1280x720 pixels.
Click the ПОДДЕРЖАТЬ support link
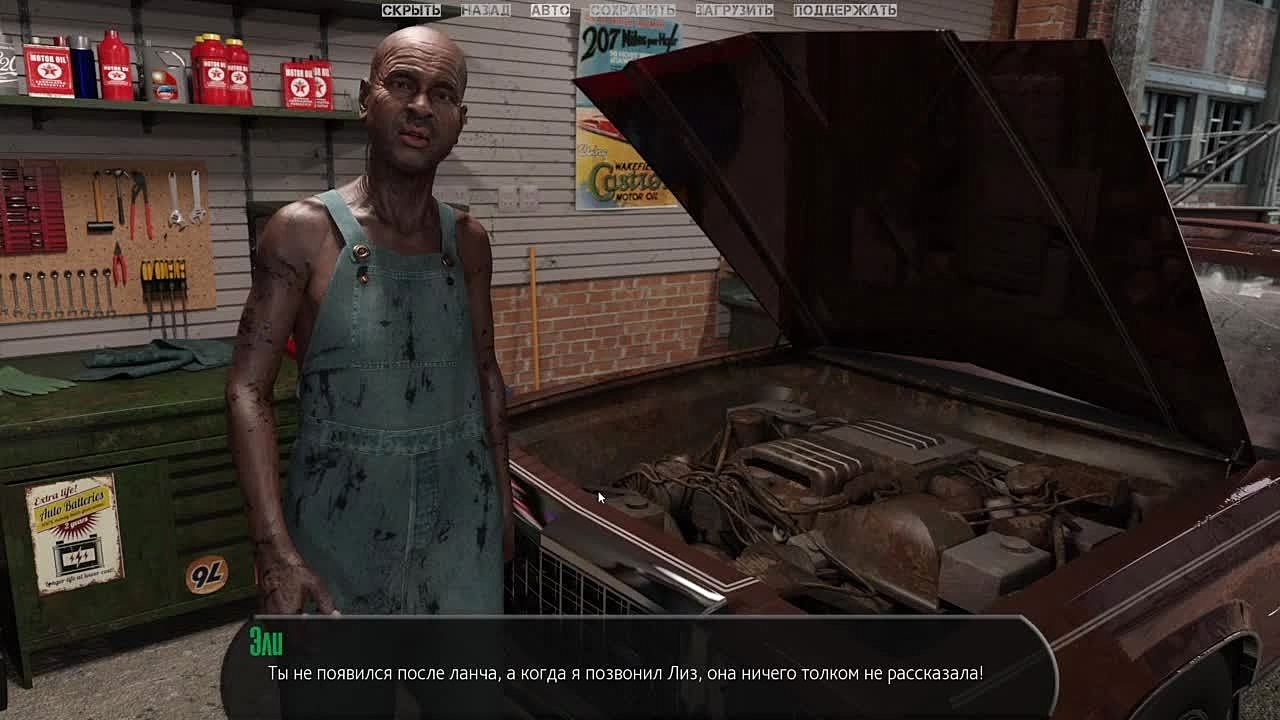coord(845,10)
